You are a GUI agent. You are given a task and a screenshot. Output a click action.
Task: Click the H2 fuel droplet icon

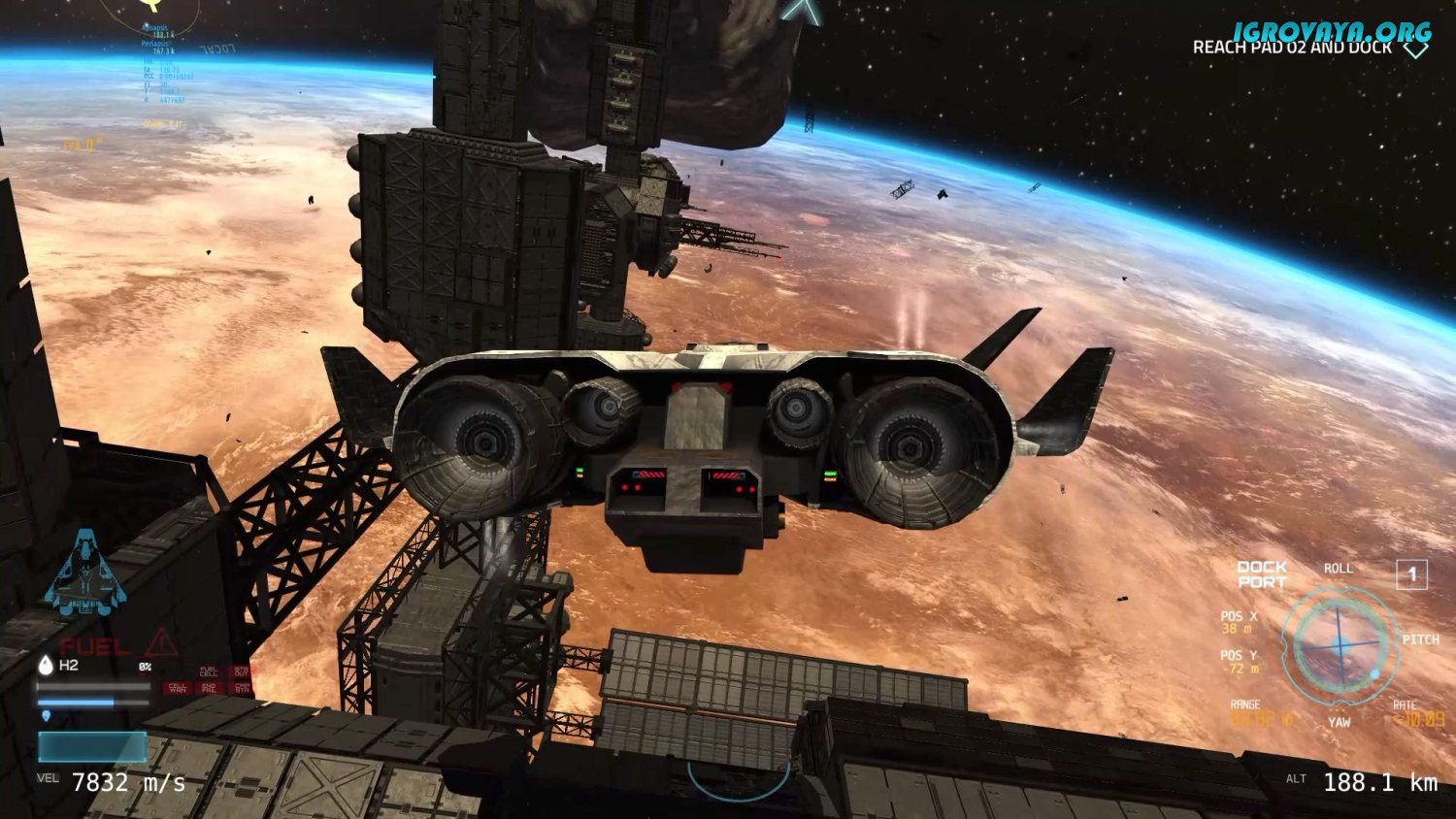[x=46, y=665]
